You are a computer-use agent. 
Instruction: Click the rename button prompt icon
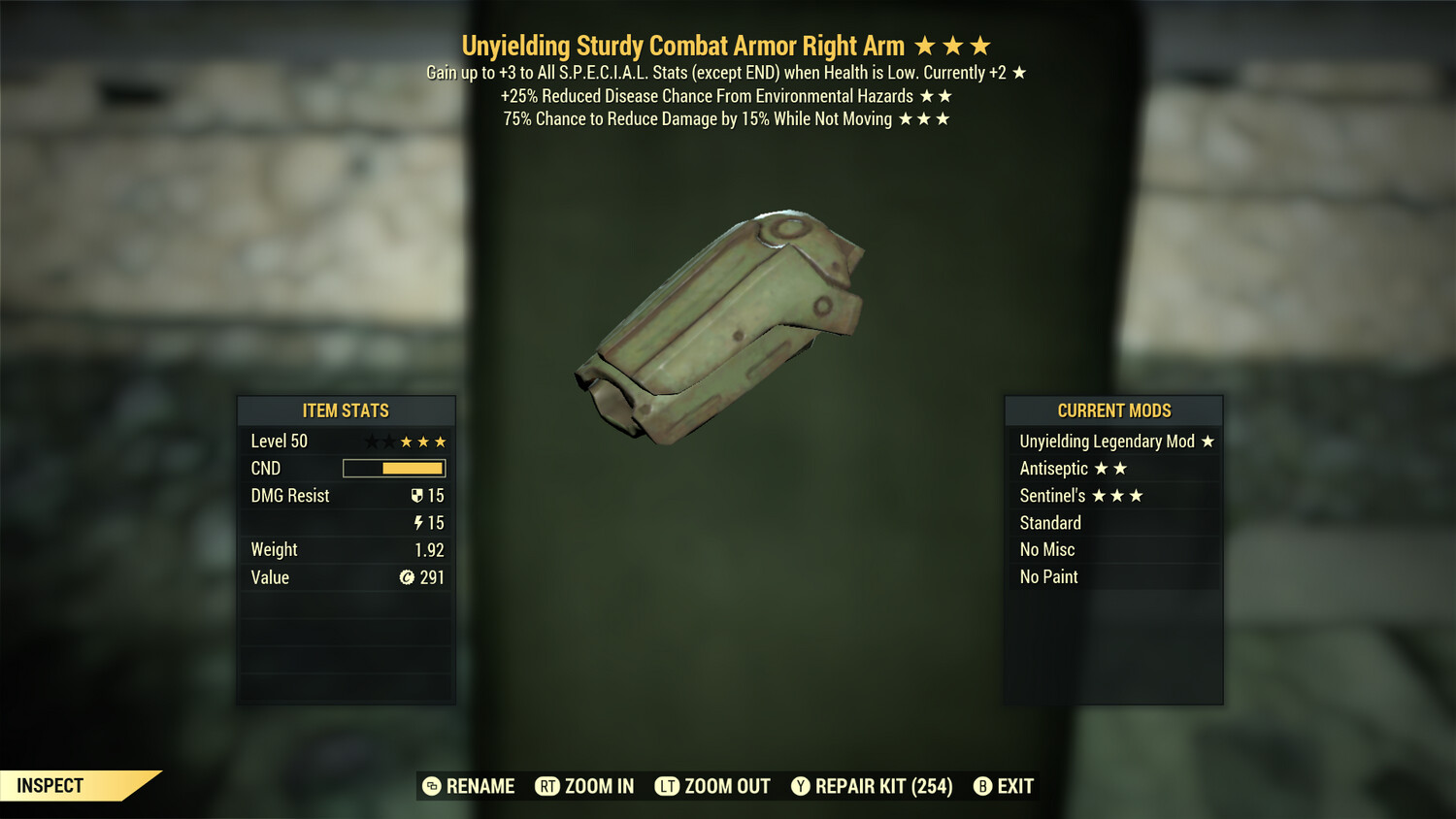(x=431, y=786)
